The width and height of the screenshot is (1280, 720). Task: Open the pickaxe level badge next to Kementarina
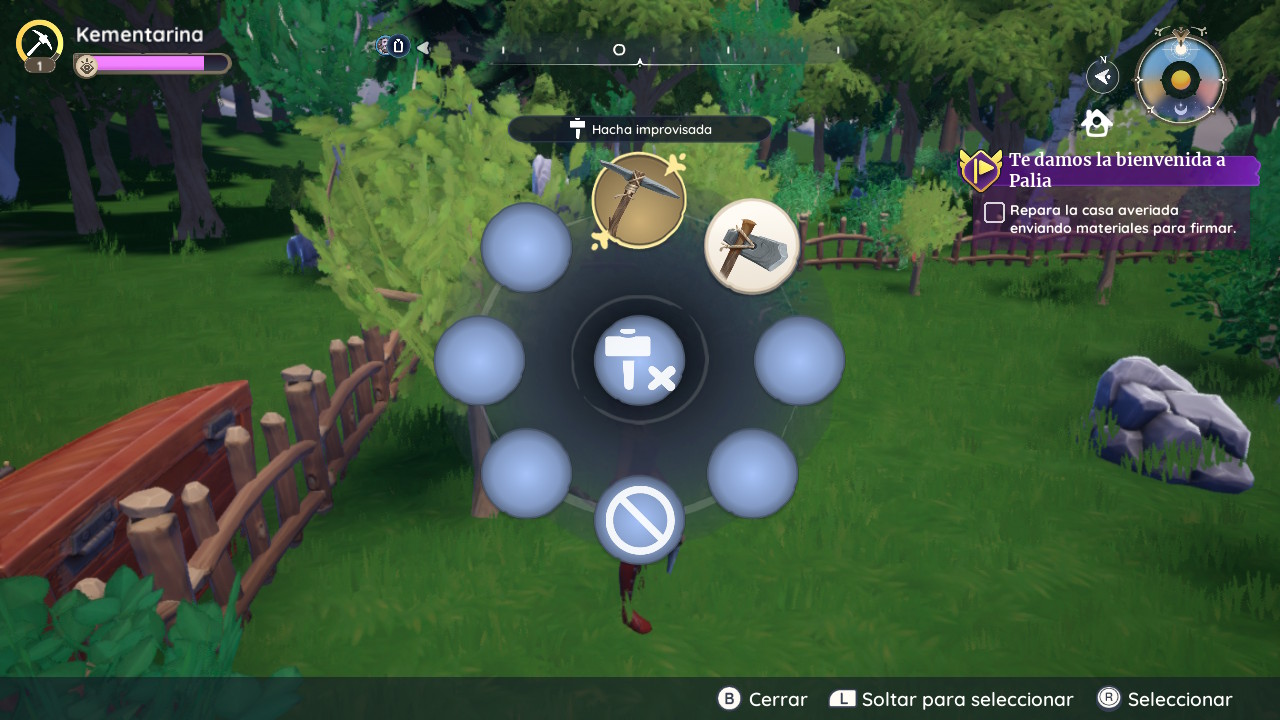coord(40,46)
